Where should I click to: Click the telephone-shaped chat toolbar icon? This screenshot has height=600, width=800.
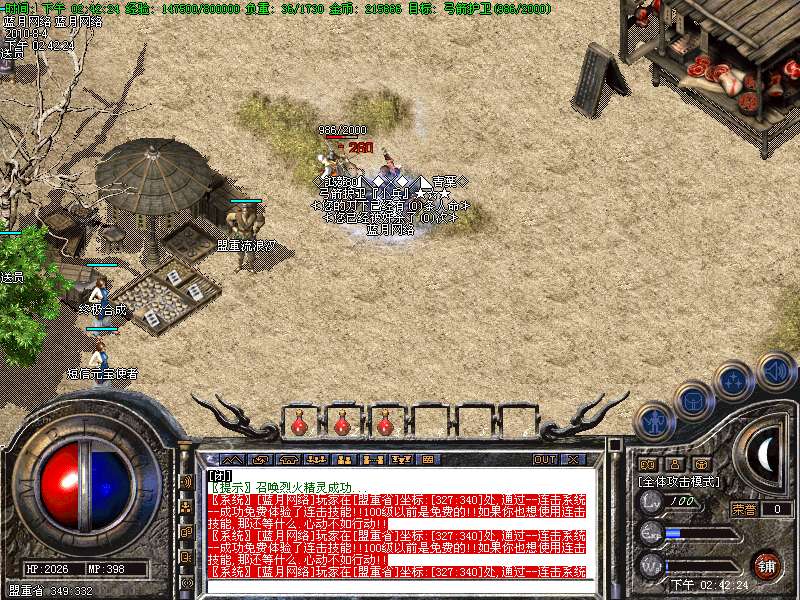coord(289,459)
